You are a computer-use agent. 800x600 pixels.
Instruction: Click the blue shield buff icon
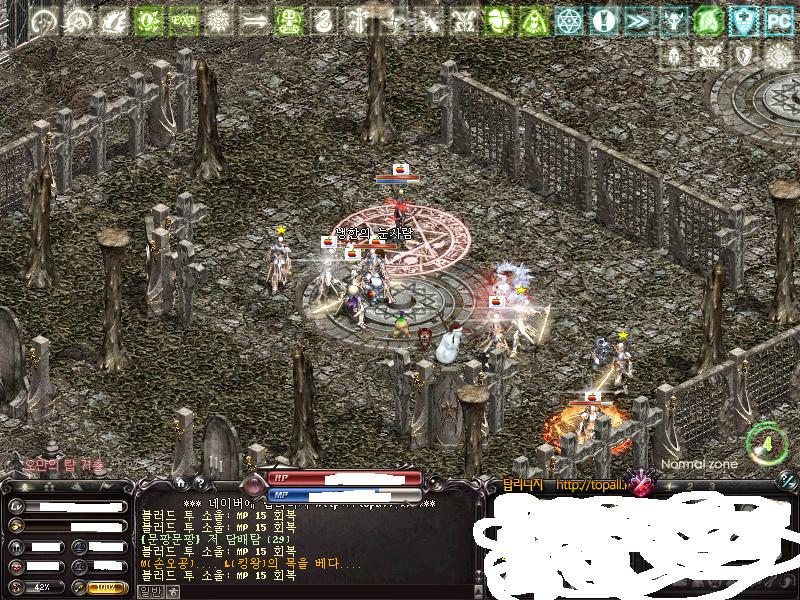(x=743, y=19)
